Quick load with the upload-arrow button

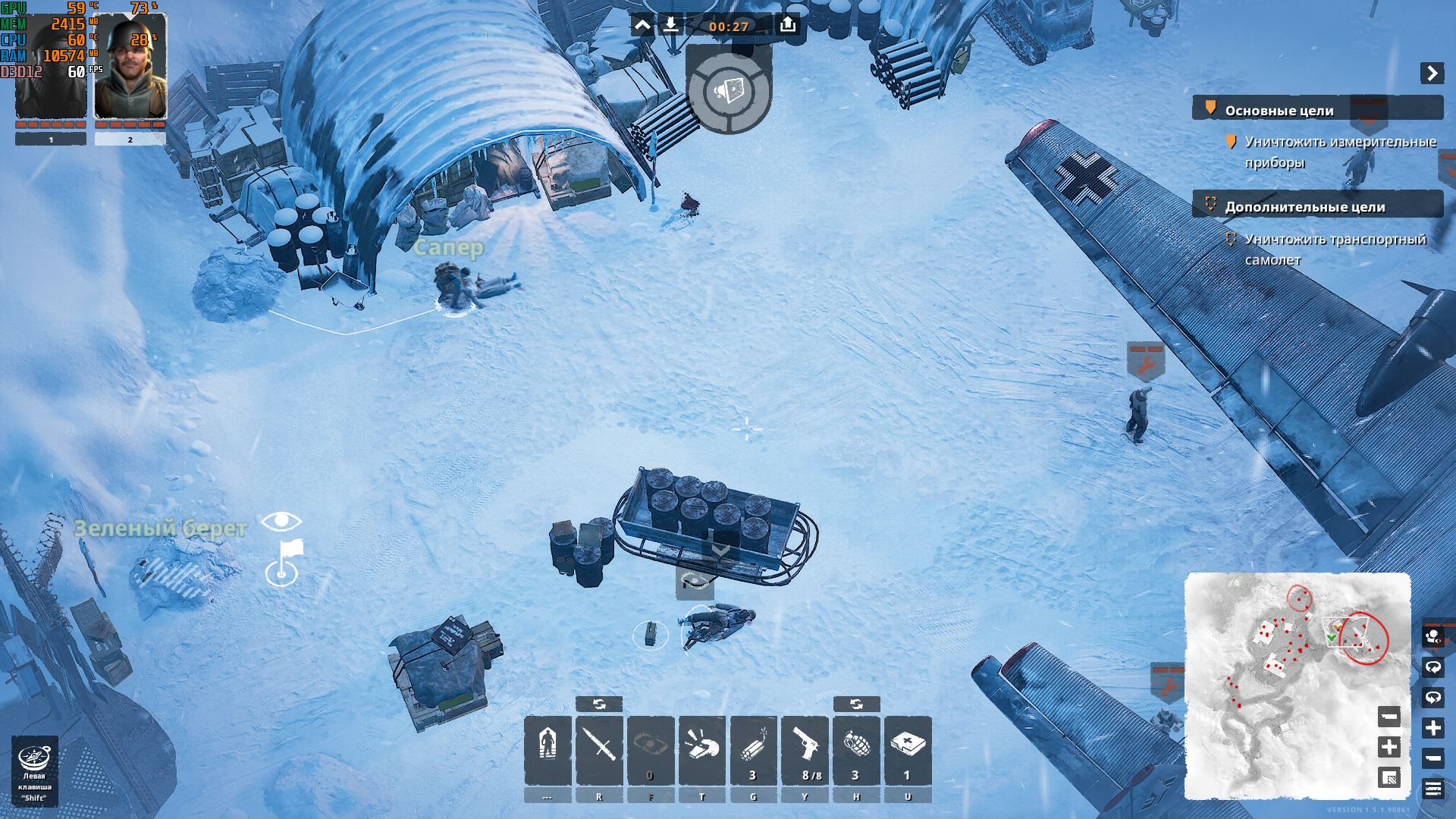788,26
